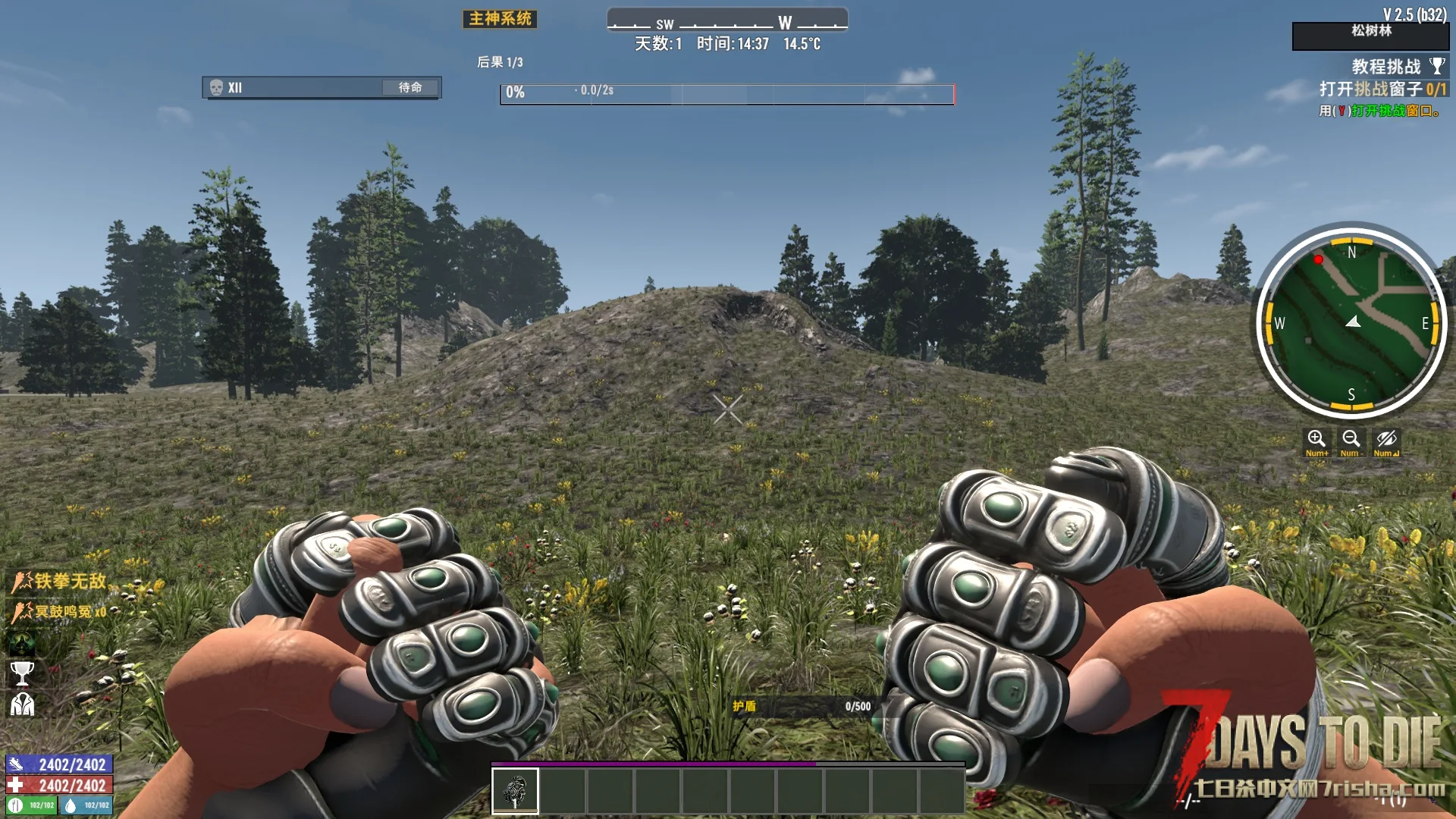1456x819 pixels.
Task: Click the green hooded figure buff icon
Action: tap(22, 643)
